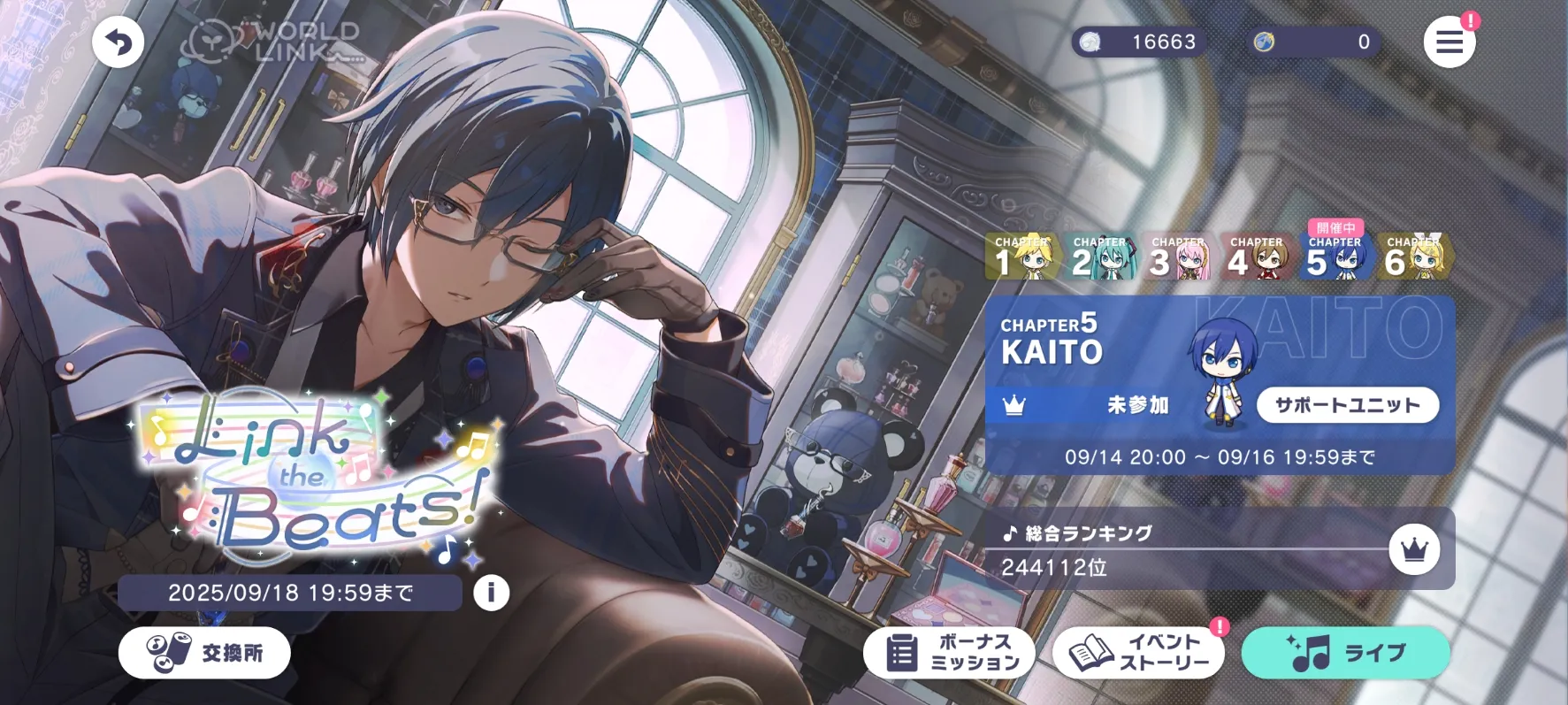
Task: Start a ライブ live show
Action: 1345,653
